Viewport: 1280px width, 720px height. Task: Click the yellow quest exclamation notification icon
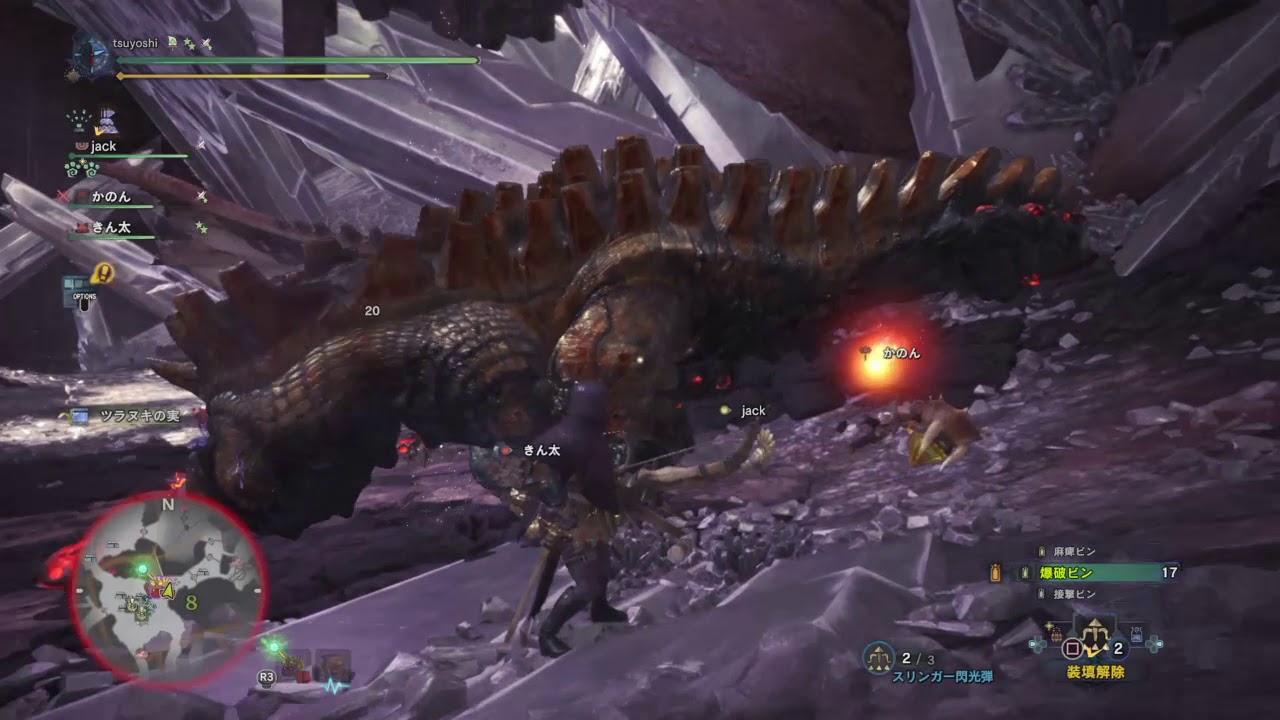pos(102,273)
